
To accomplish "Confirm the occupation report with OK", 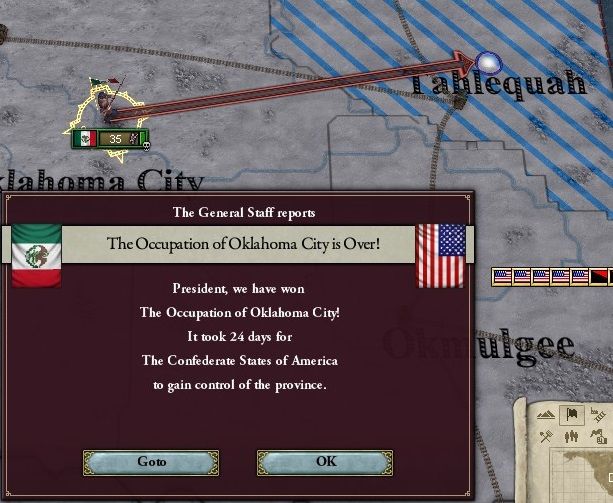I will [x=326, y=462].
